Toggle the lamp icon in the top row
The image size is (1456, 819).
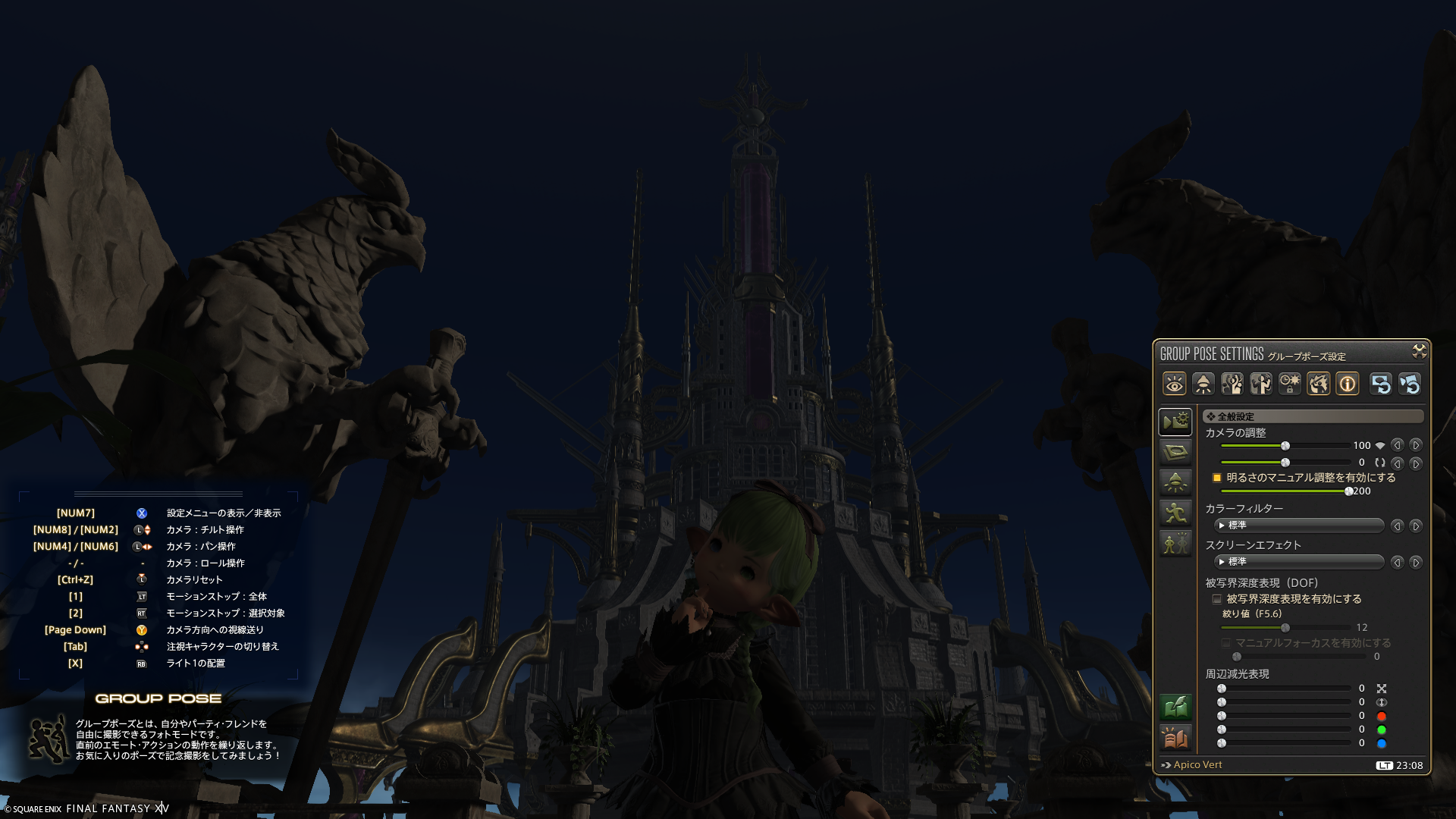coord(1203,384)
